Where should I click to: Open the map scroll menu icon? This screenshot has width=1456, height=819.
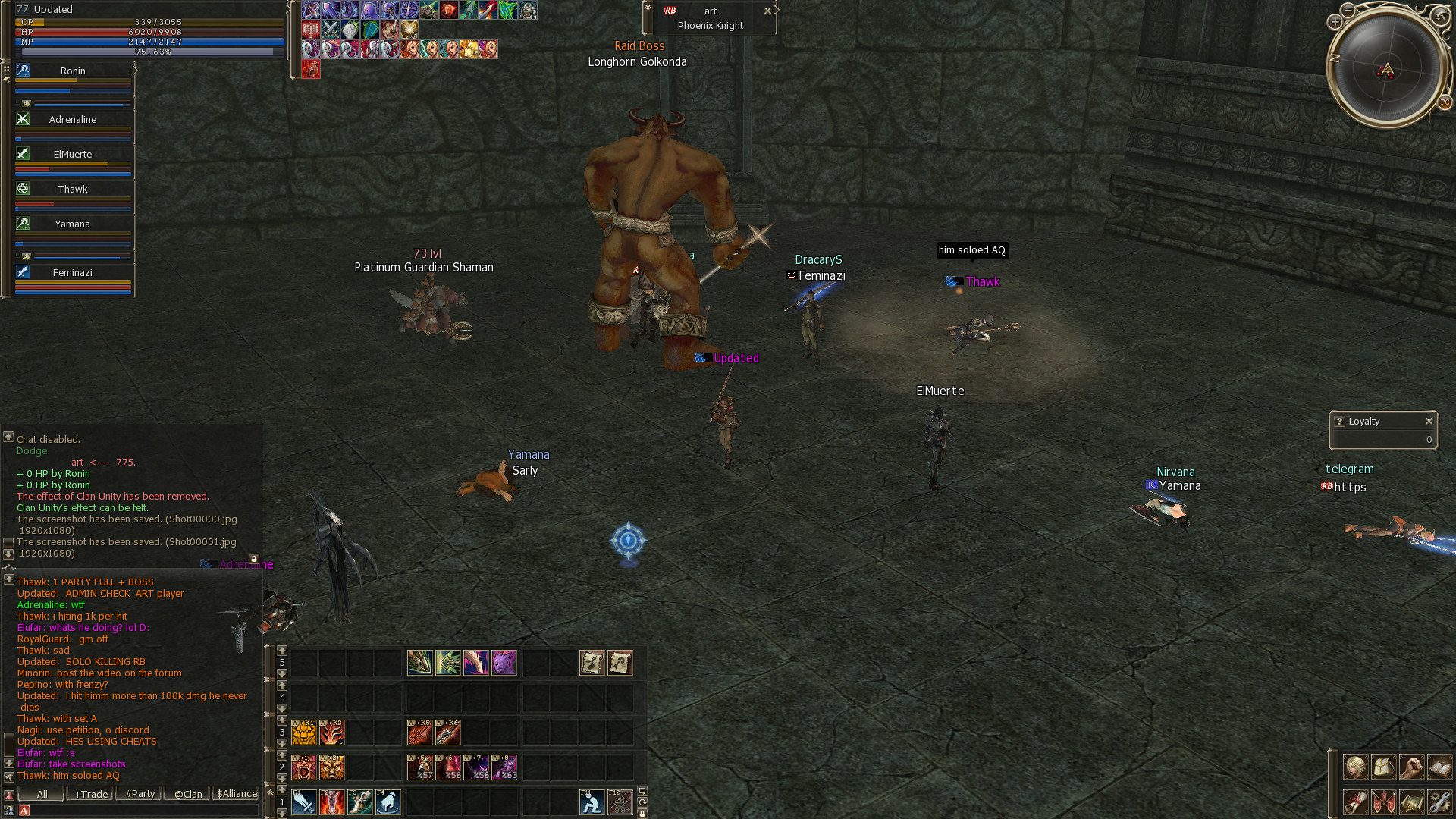coord(1411,802)
